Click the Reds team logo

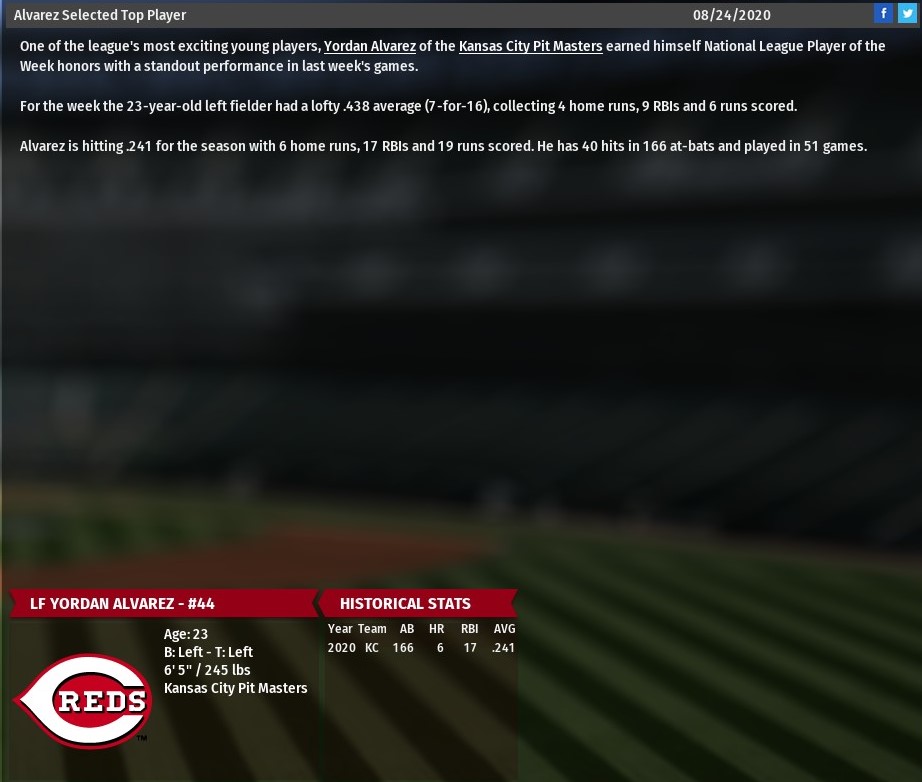tap(84, 700)
